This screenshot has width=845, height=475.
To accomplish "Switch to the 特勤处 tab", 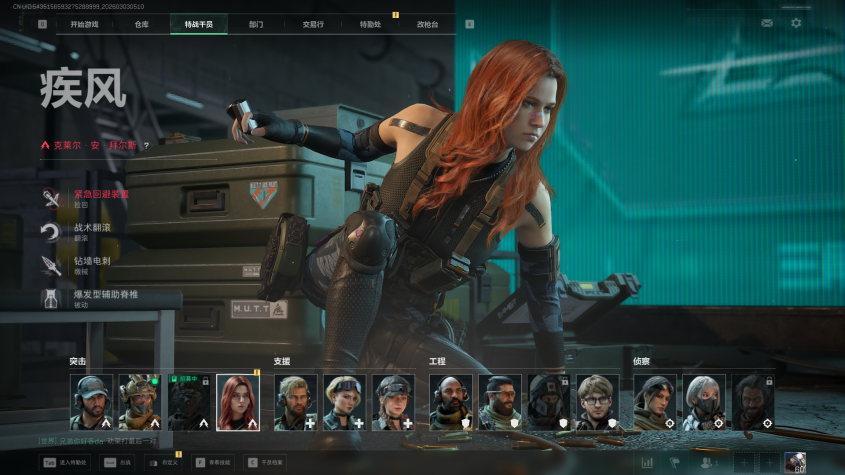I will tap(370, 23).
